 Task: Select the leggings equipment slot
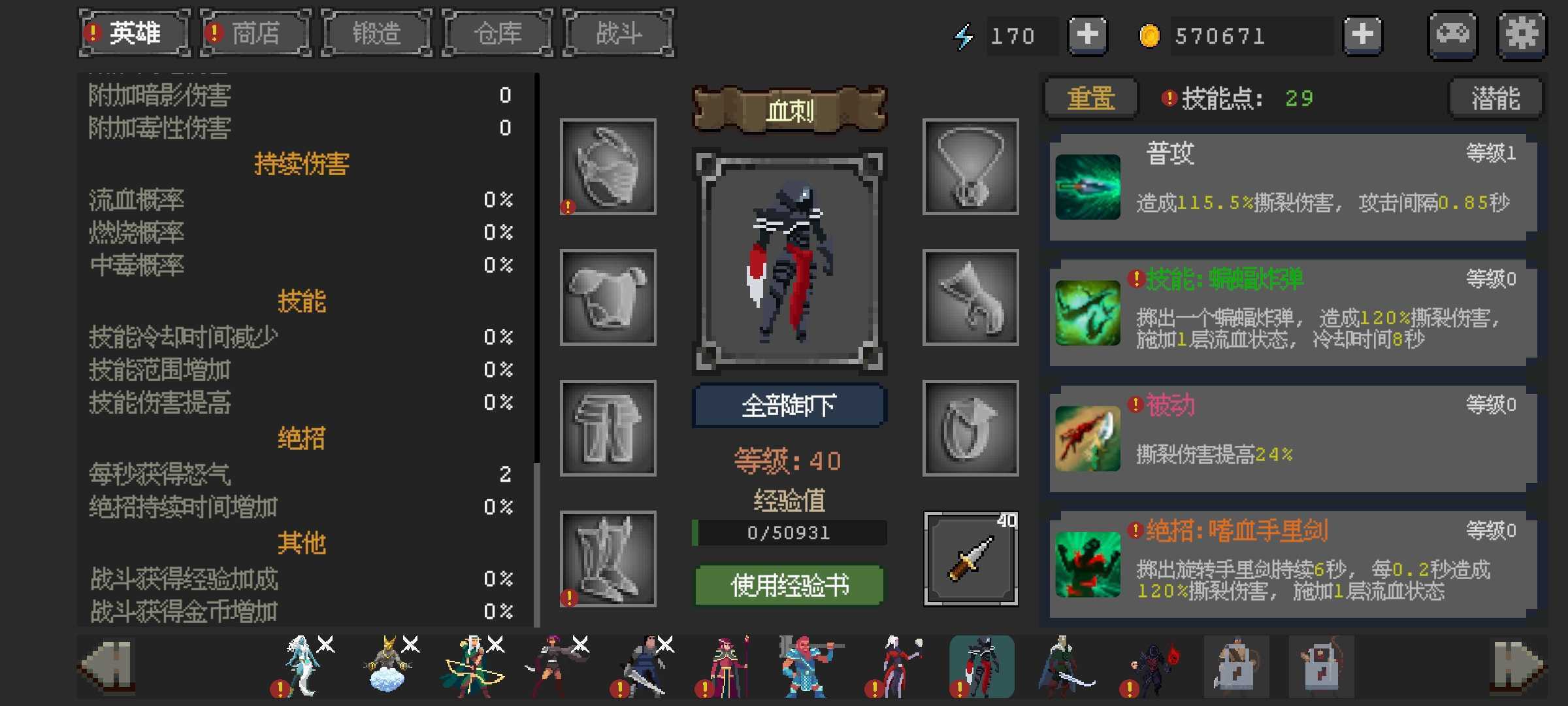608,428
